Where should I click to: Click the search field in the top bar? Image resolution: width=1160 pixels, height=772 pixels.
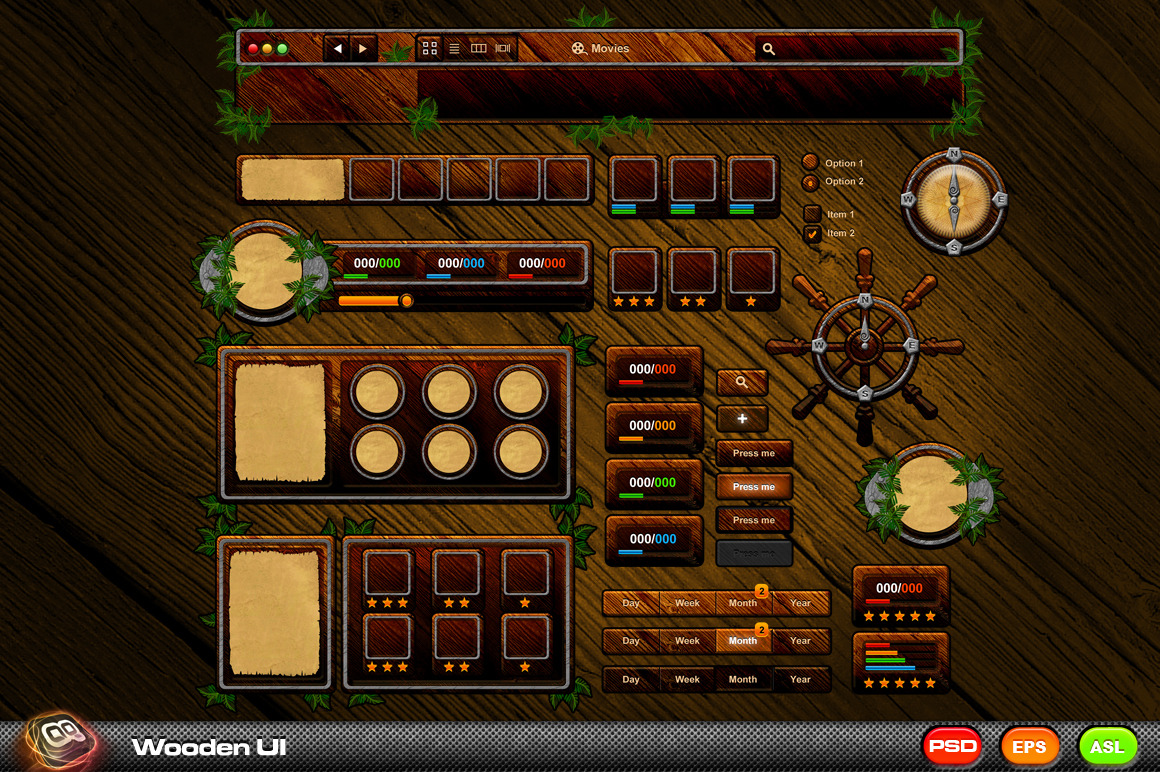click(x=860, y=48)
